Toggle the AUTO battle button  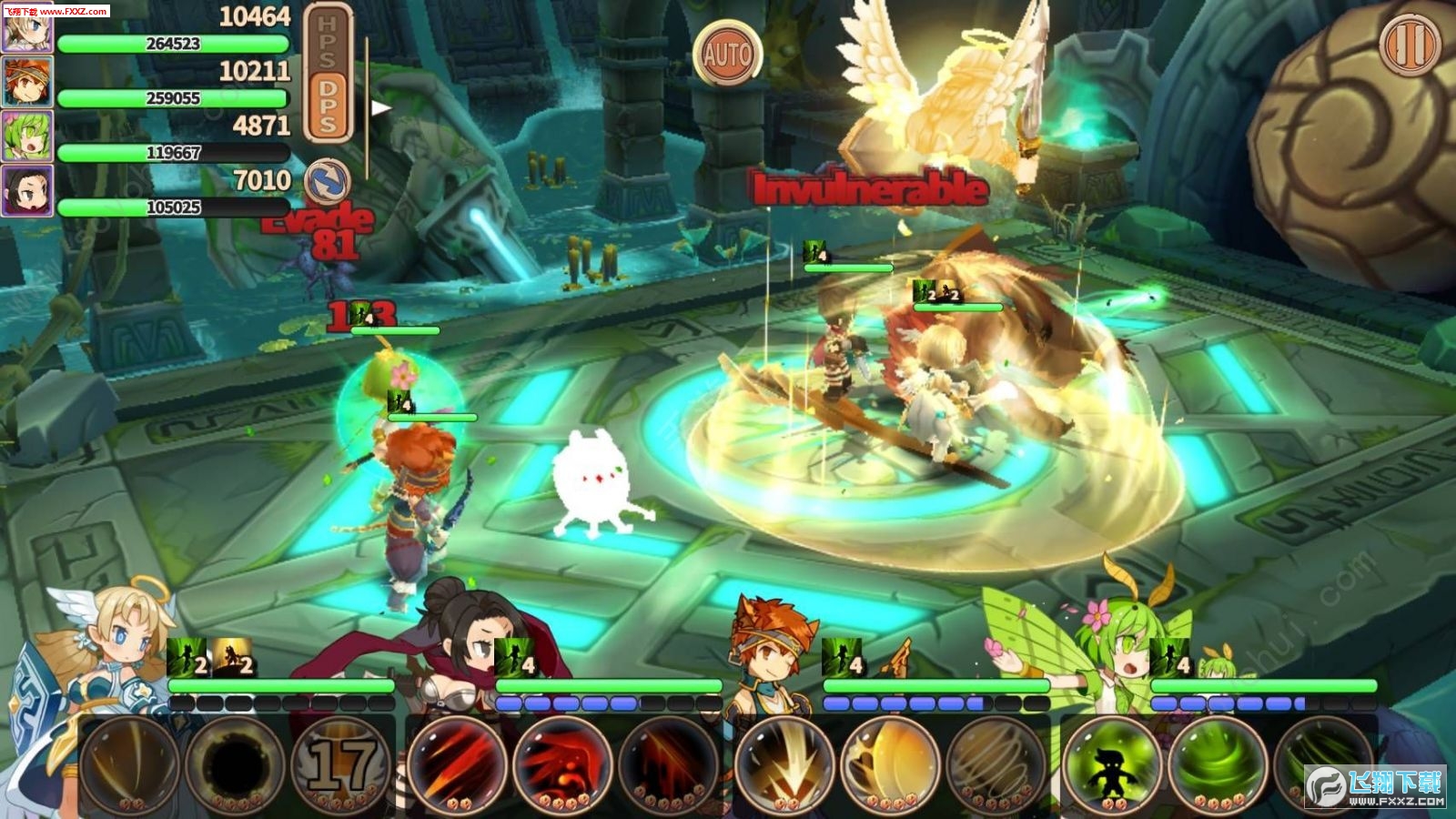pos(726,54)
